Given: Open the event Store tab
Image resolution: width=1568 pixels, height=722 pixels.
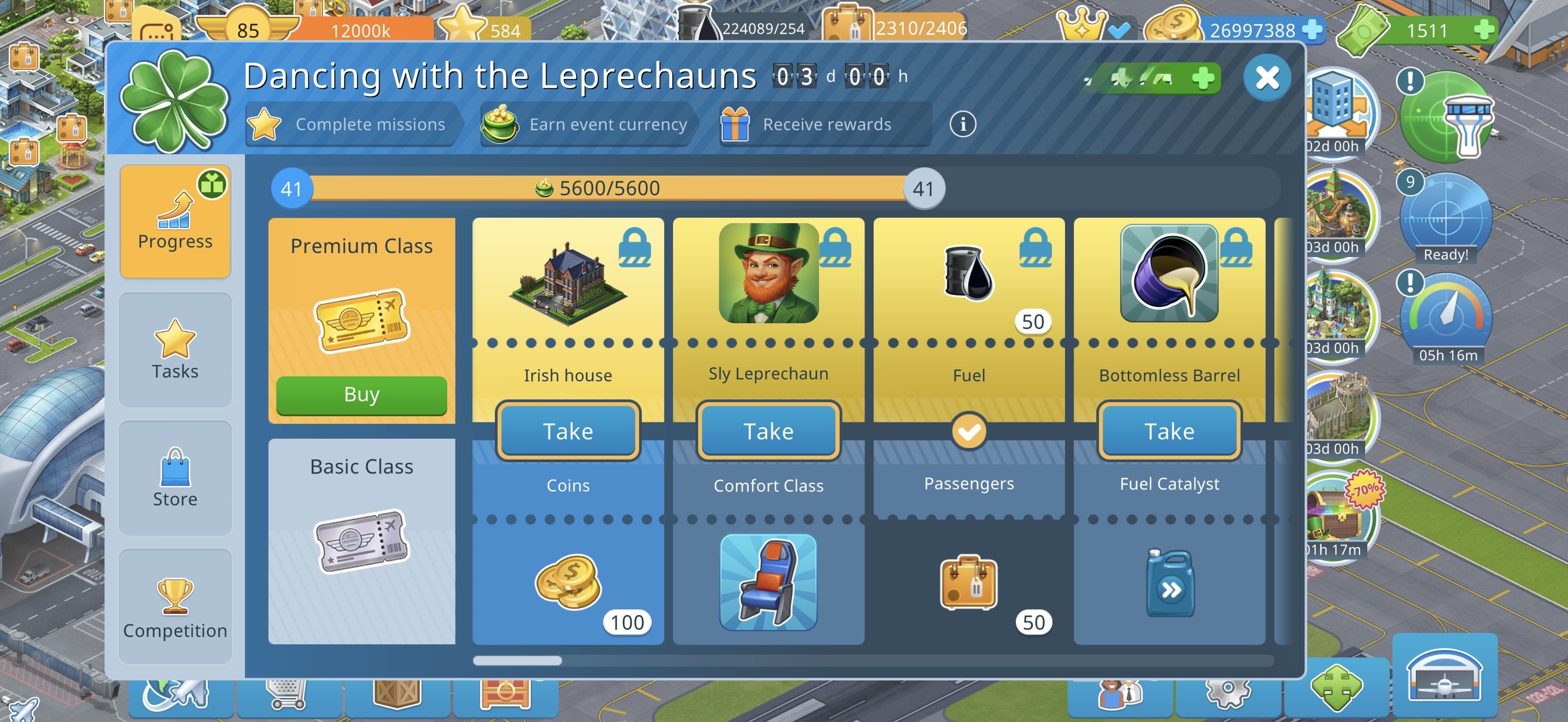Looking at the screenshot, I should pos(175,479).
